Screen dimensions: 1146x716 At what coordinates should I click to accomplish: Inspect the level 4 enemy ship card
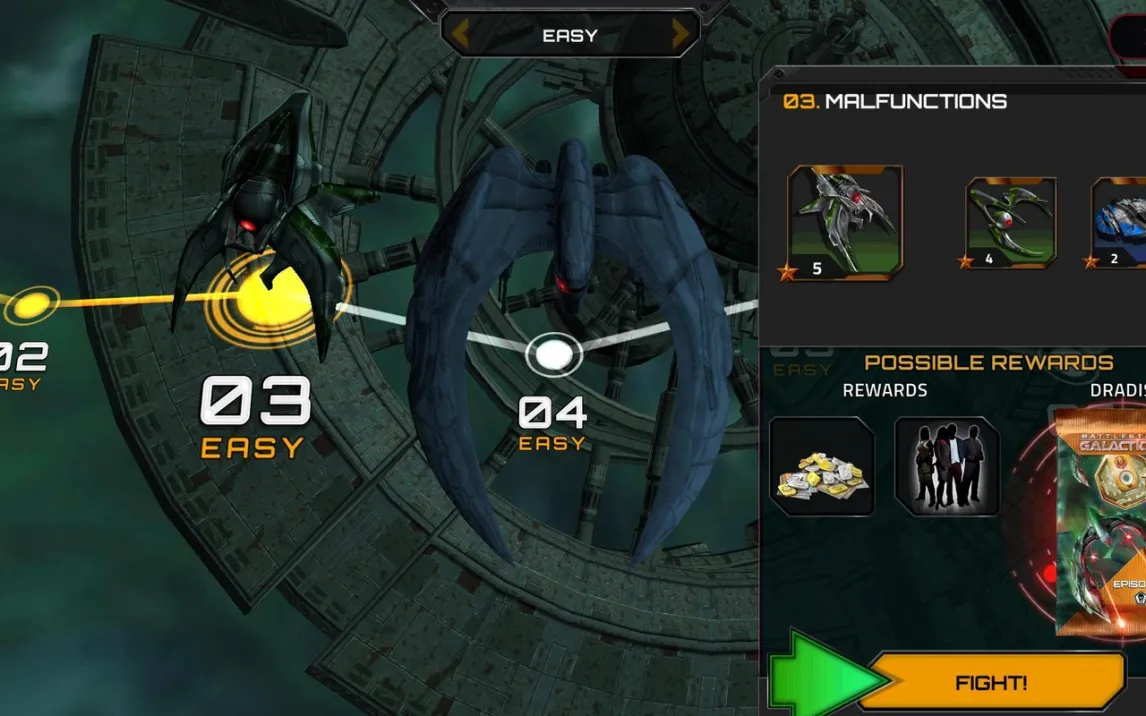pyautogui.click(x=1011, y=223)
